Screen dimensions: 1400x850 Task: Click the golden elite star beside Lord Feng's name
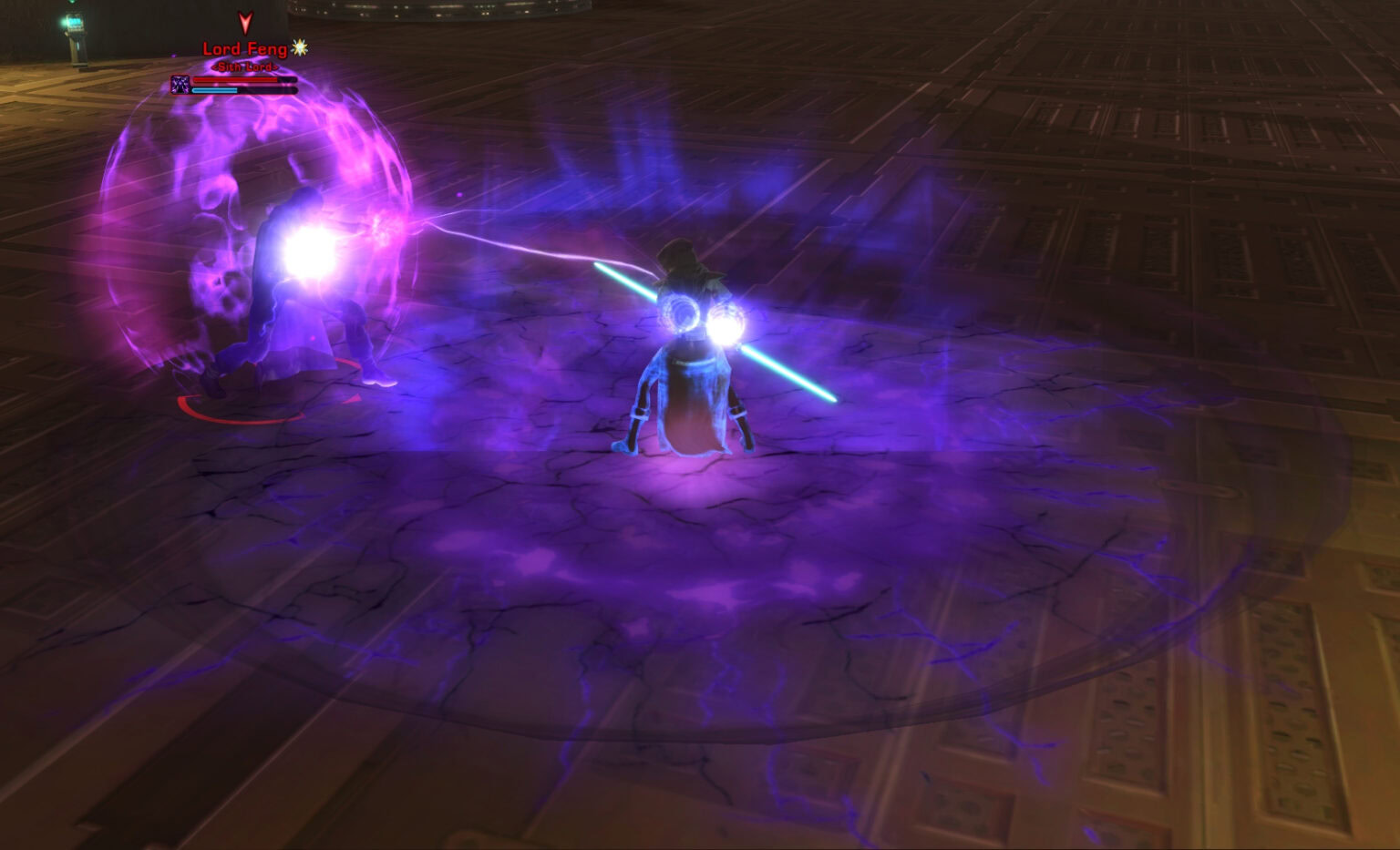point(300,49)
